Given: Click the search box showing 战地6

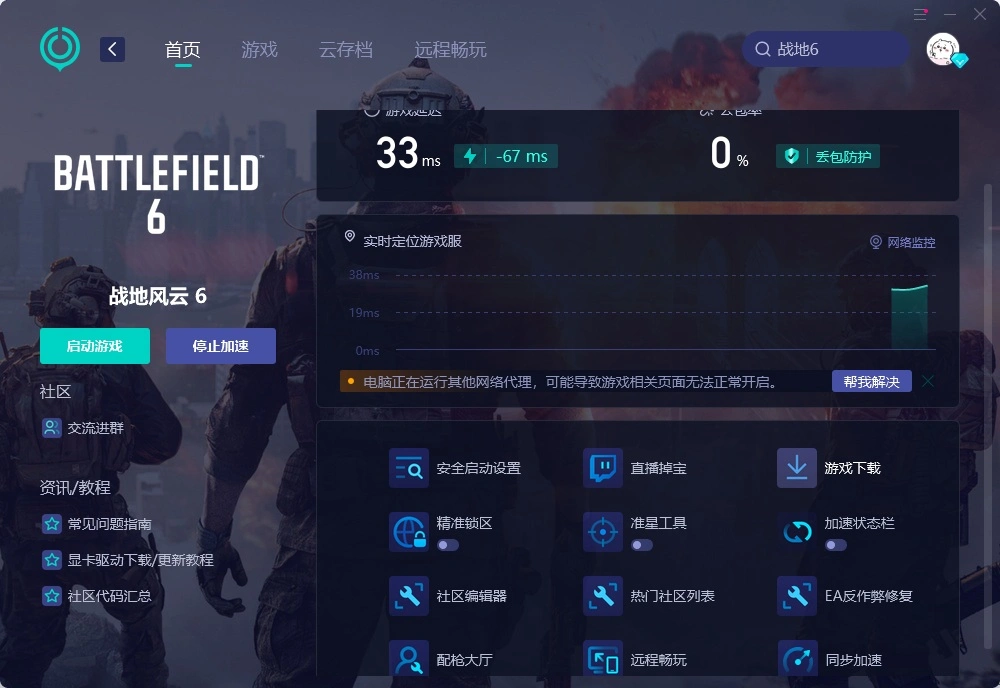Looking at the screenshot, I should 825,49.
